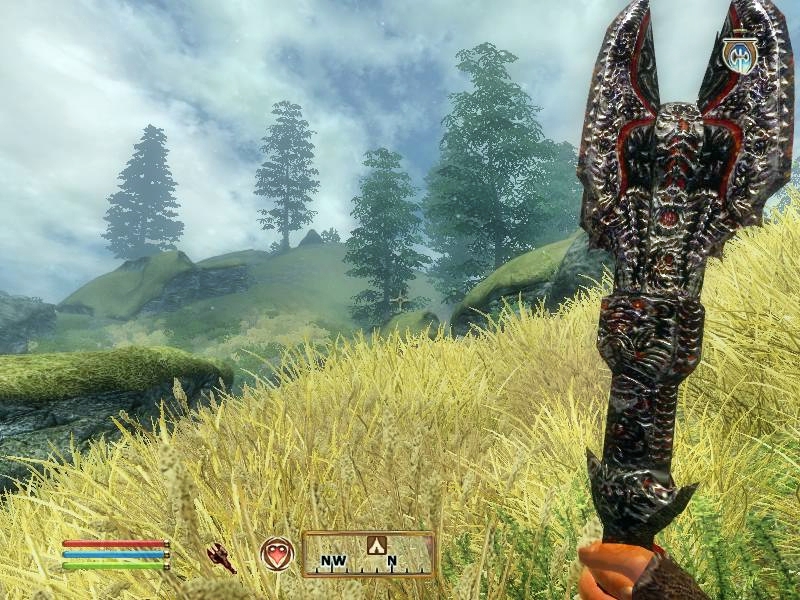Click the axe active effect icon
800x600 pixels.
(740, 55)
